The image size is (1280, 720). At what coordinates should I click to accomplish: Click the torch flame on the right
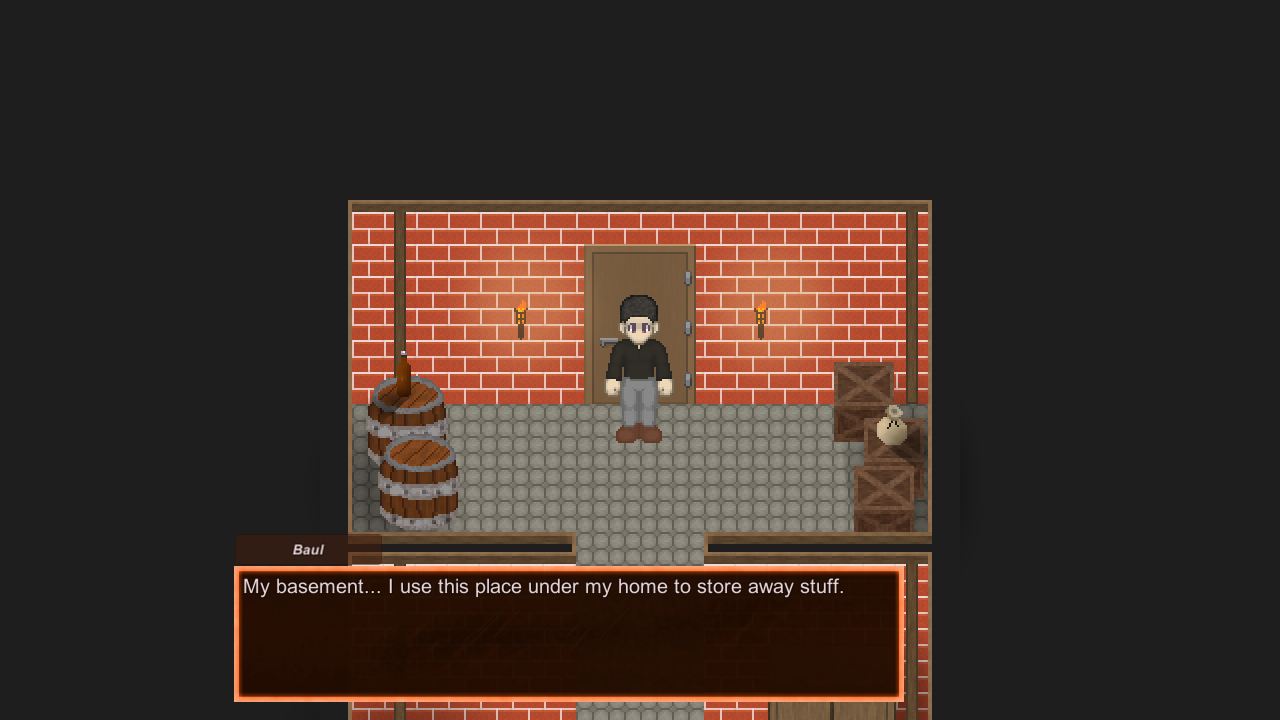[761, 305]
